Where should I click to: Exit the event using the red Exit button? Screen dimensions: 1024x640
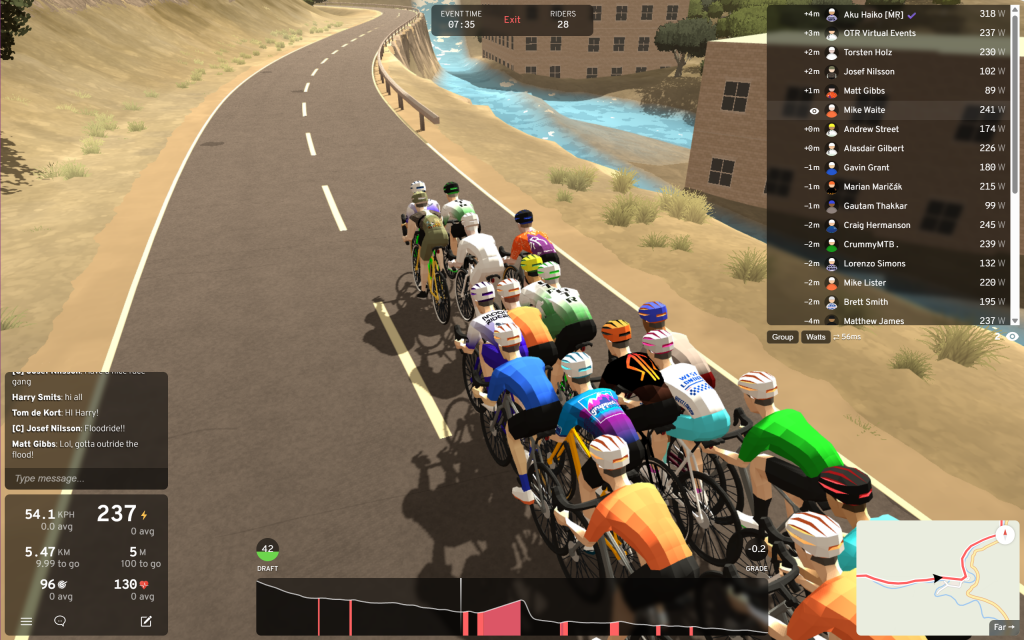point(512,20)
